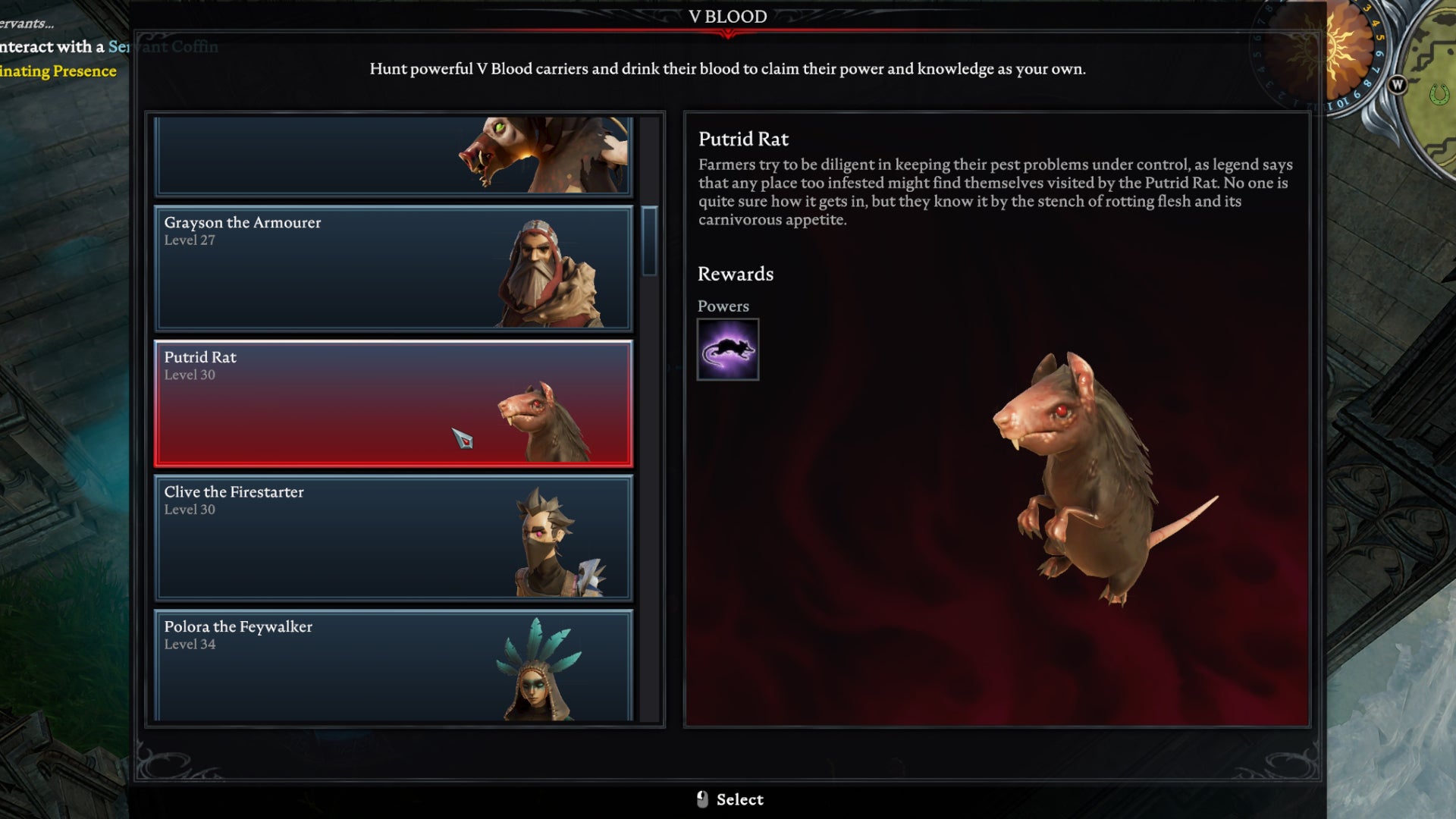Click the mouse Select icon at bottom
This screenshot has height=819, width=1456.
coord(701,799)
